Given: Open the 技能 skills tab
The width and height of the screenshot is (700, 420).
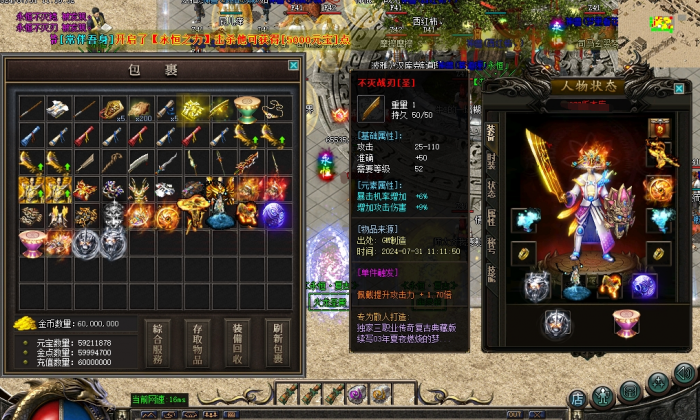Looking at the screenshot, I should [491, 273].
